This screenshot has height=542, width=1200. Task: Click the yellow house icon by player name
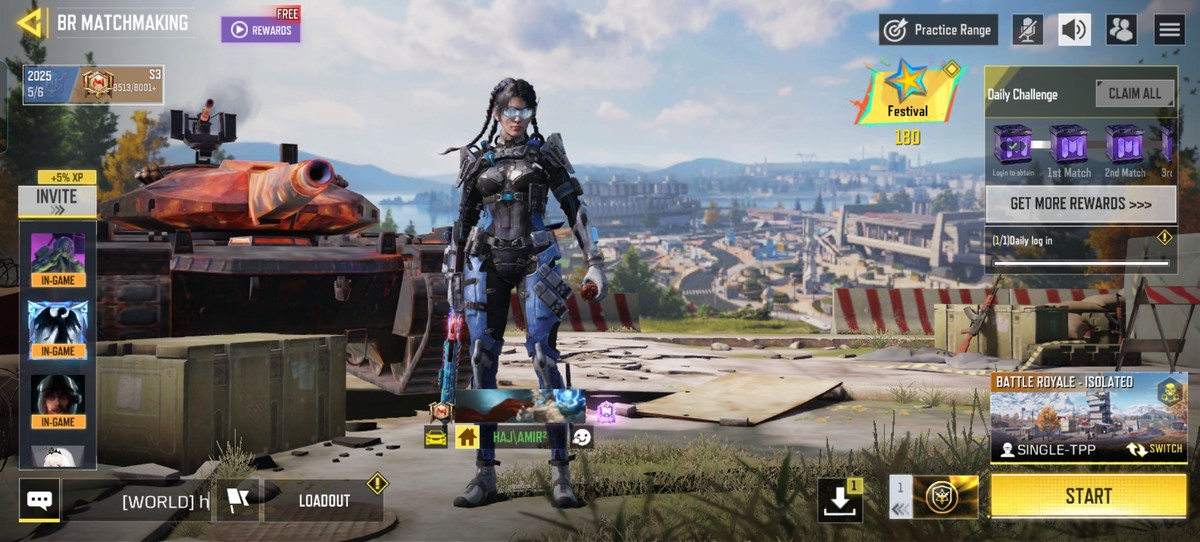coord(467,437)
